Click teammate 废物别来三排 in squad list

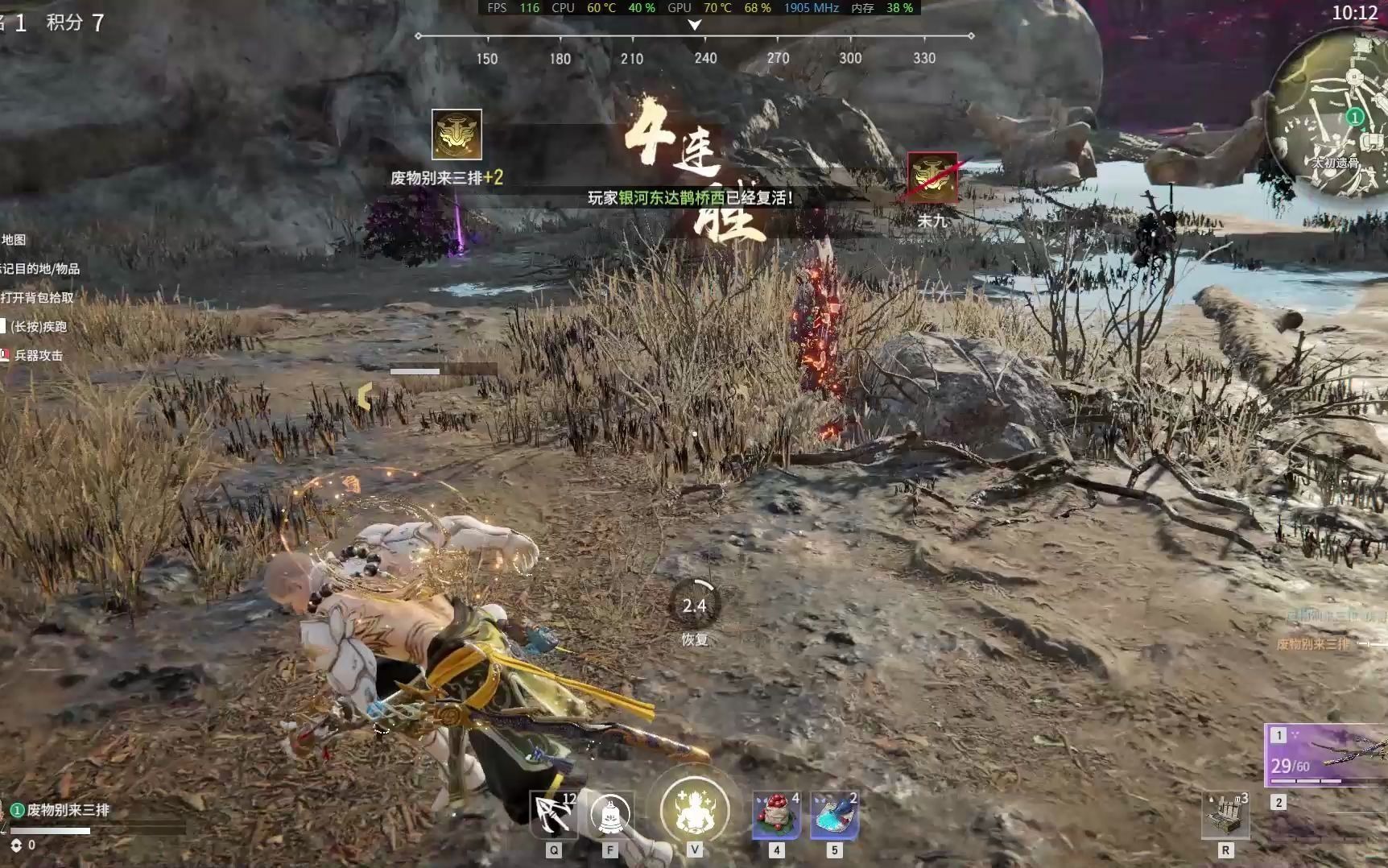coord(68,810)
